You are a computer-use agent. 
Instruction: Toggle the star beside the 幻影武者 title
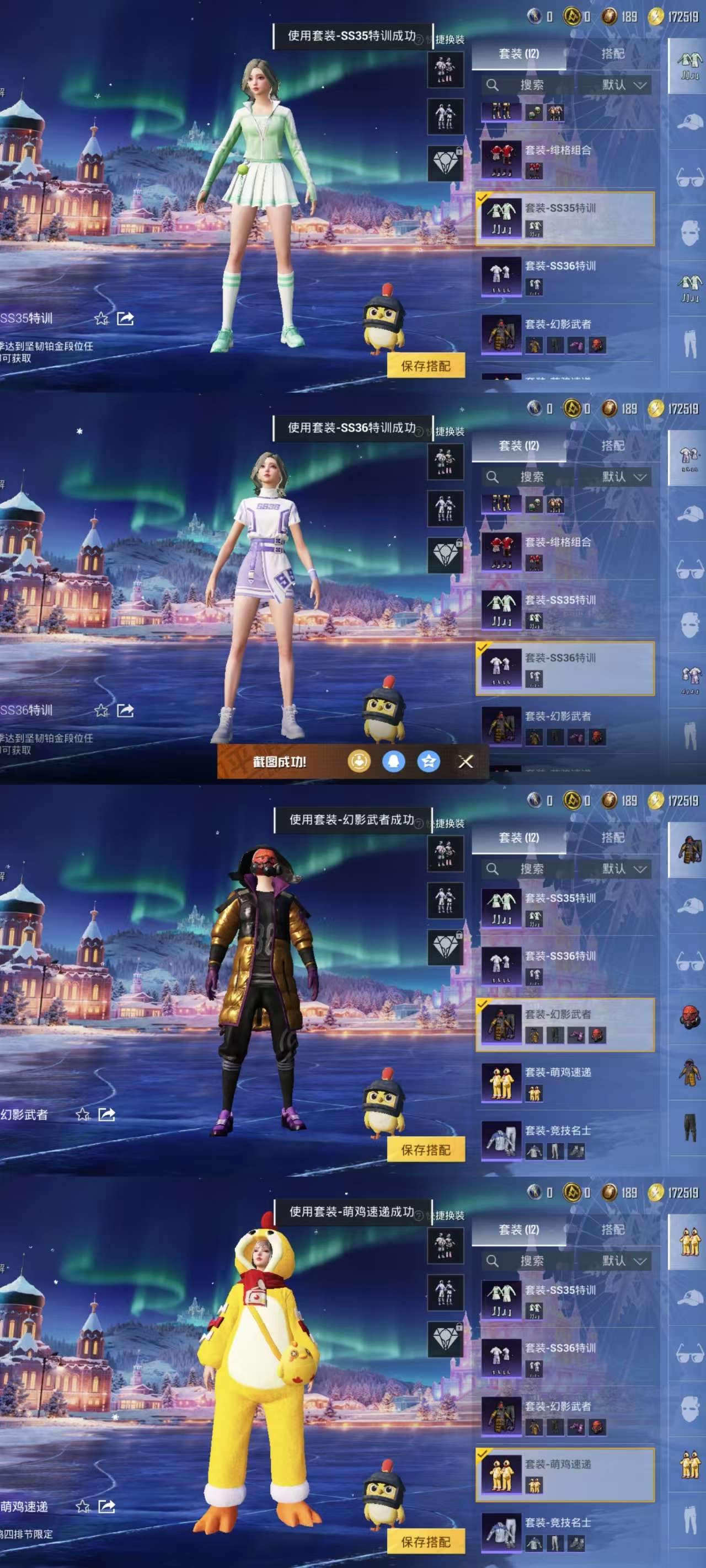pos(83,1114)
